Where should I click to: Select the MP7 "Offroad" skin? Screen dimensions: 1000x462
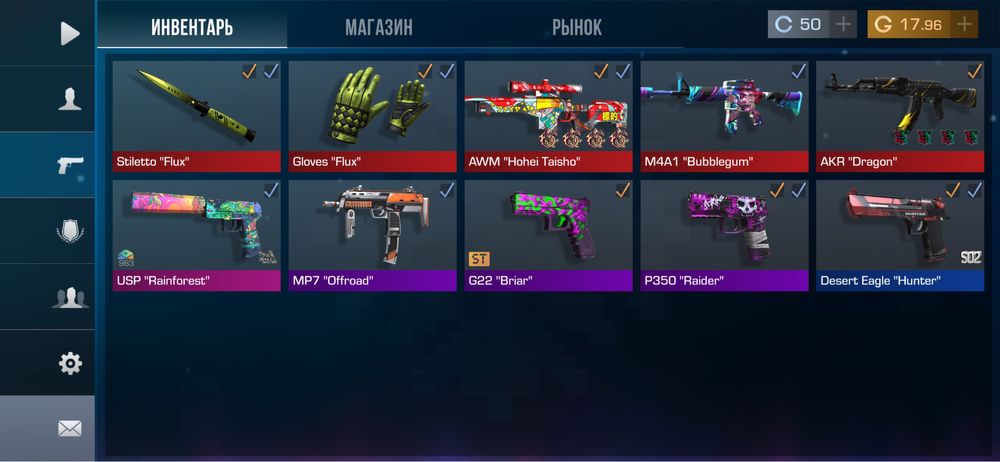pyautogui.click(x=372, y=234)
